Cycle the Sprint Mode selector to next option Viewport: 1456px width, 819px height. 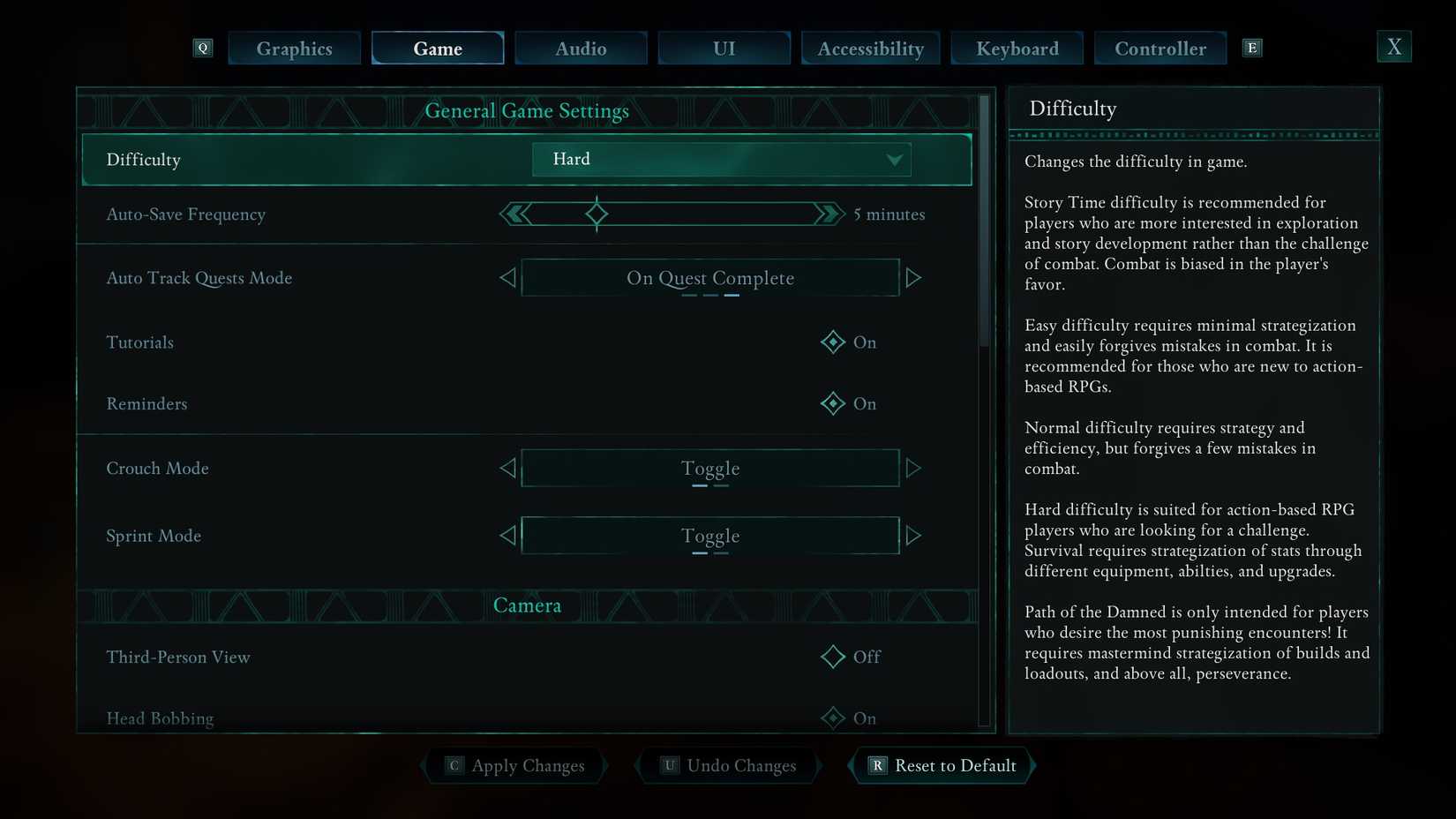[914, 535]
